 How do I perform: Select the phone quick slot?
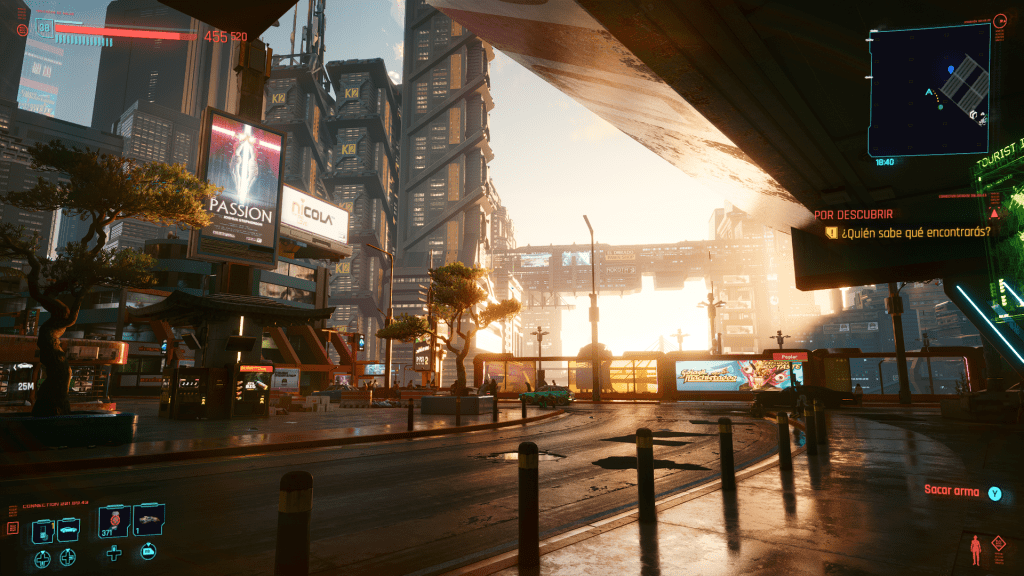[x=43, y=530]
